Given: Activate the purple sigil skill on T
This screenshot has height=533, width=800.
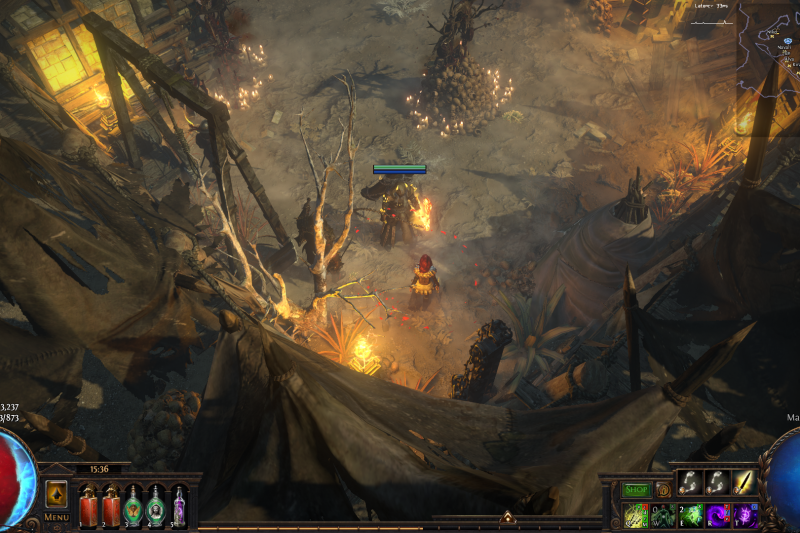Looking at the screenshot, I should 744,515.
